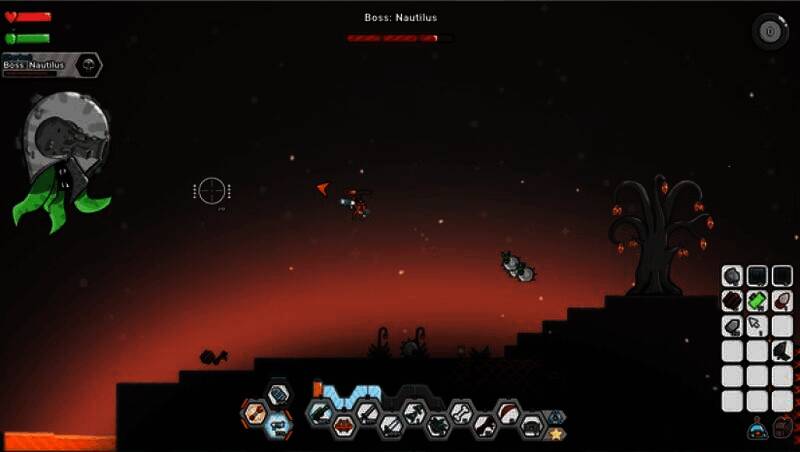800x452 pixels.
Task: Click the round dial button in the top-right corner
Action: pyautogui.click(x=769, y=30)
